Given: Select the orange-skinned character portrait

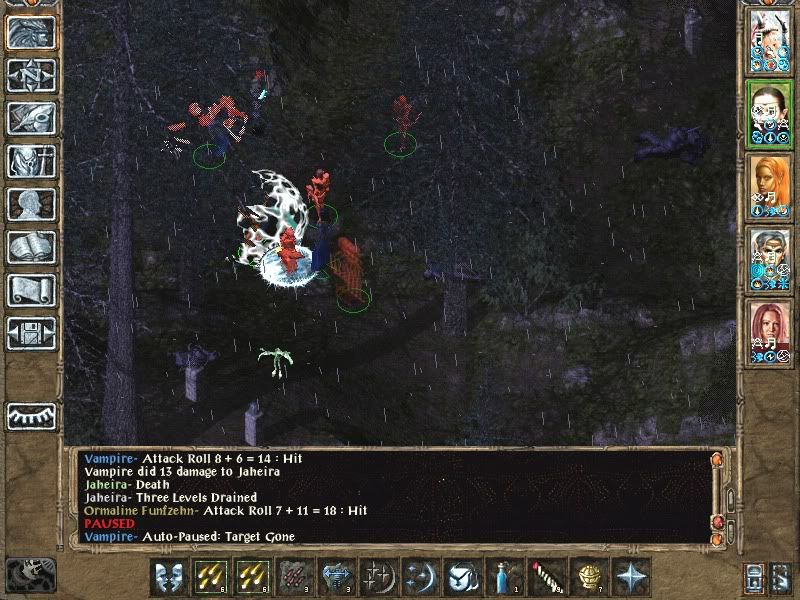Looking at the screenshot, I should tap(770, 183).
